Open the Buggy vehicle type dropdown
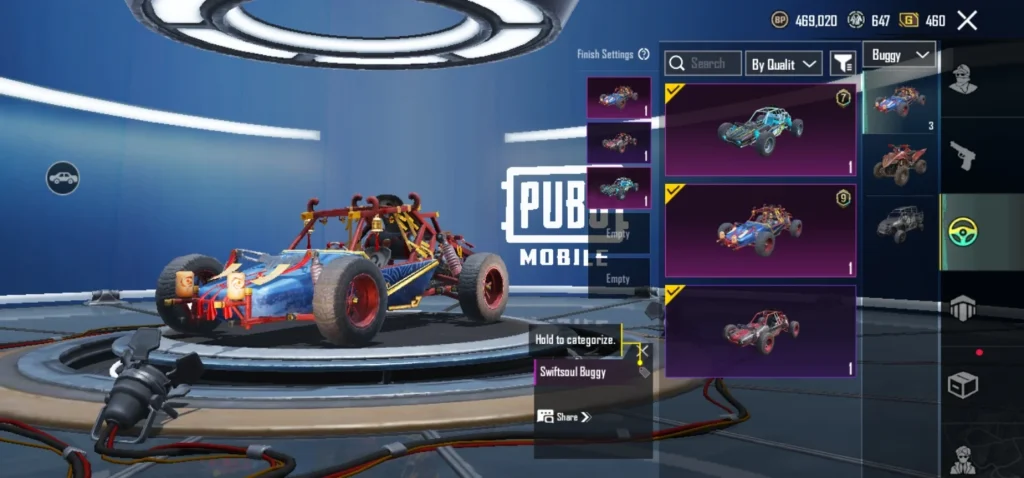Viewport: 1024px width, 478px height. 899,55
